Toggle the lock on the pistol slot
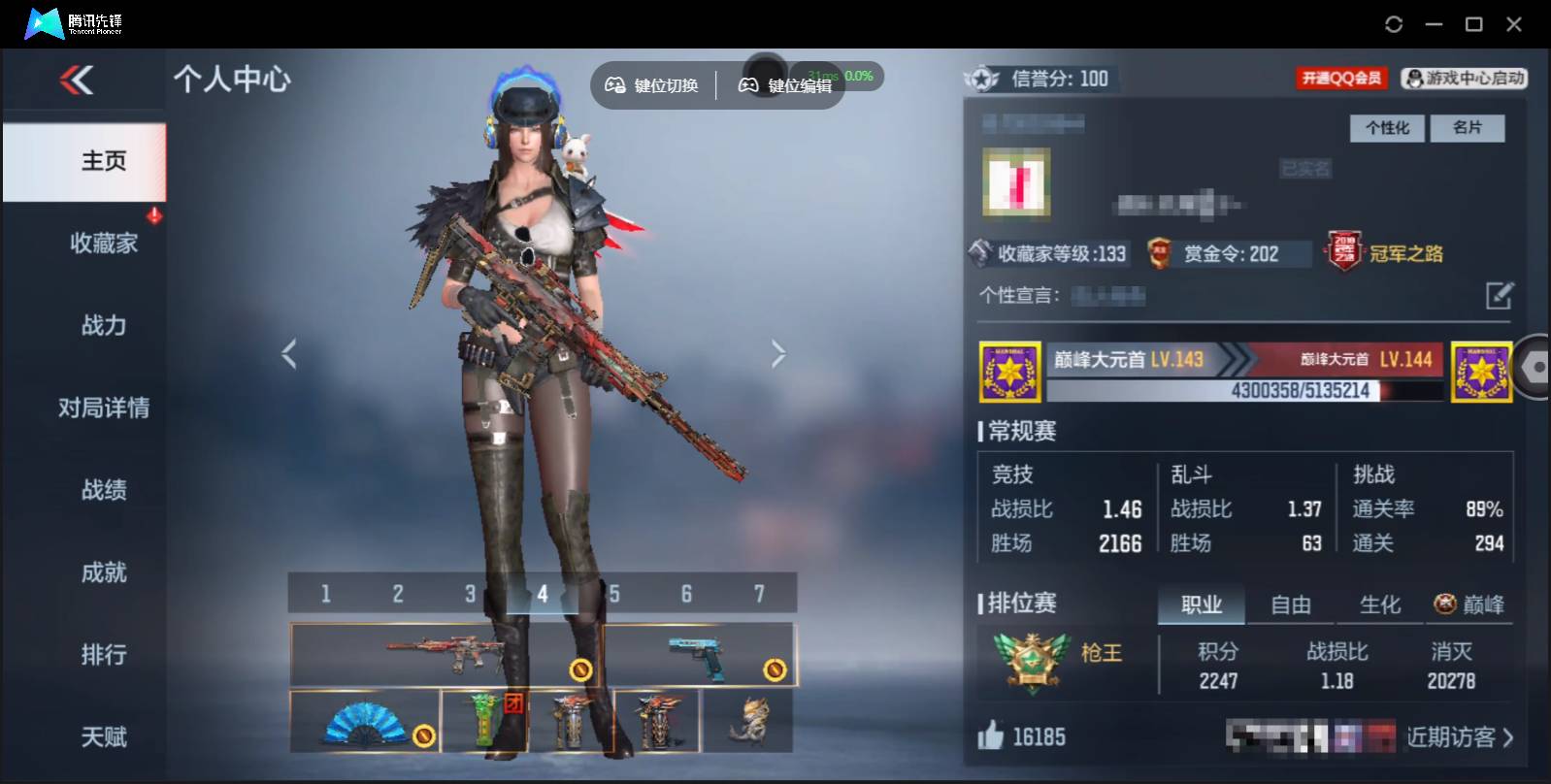The image size is (1551, 784). [x=774, y=668]
